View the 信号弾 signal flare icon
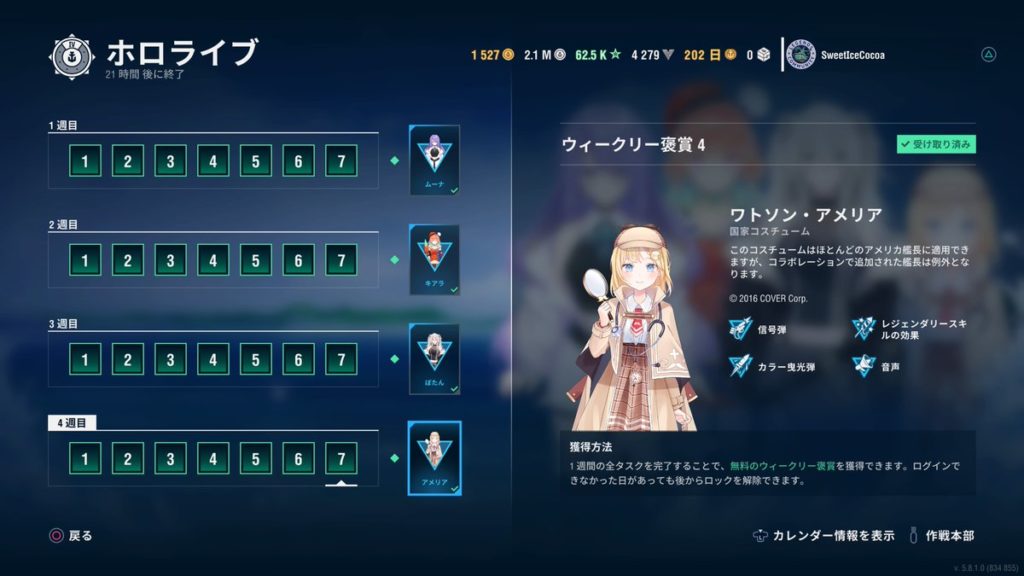The width and height of the screenshot is (1024, 576). (740, 328)
